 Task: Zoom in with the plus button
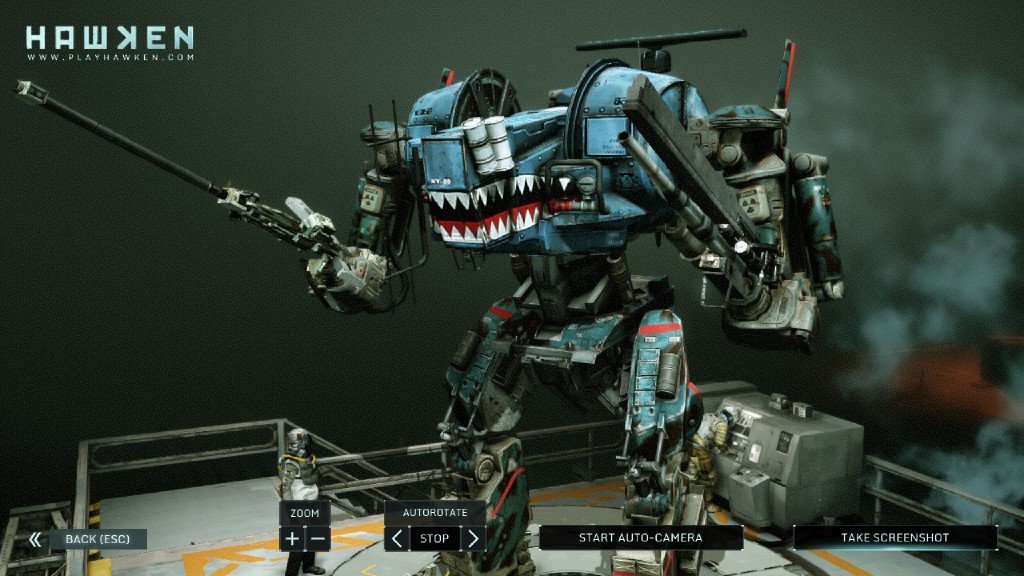(x=292, y=539)
